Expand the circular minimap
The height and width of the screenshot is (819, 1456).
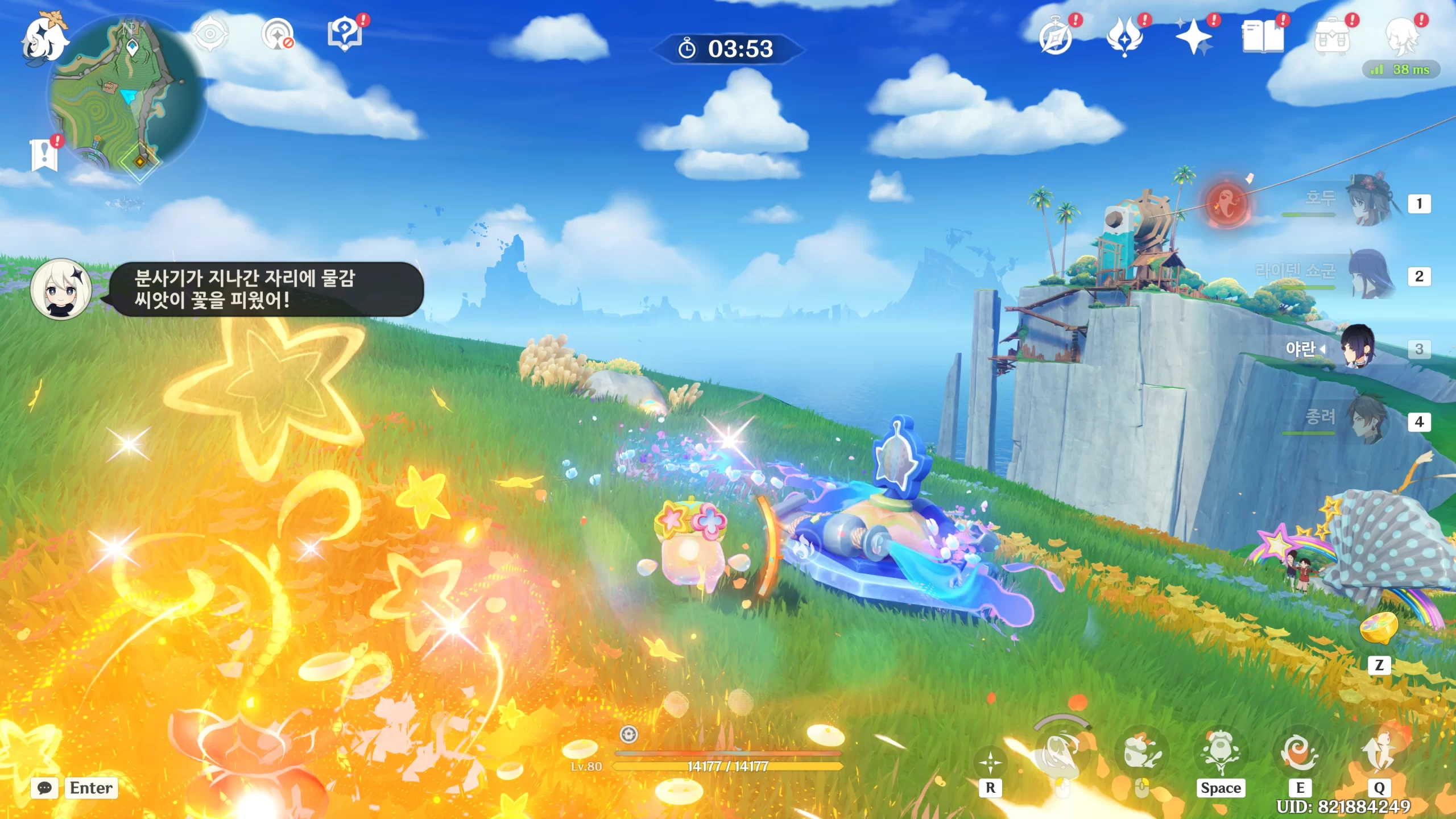point(126,94)
